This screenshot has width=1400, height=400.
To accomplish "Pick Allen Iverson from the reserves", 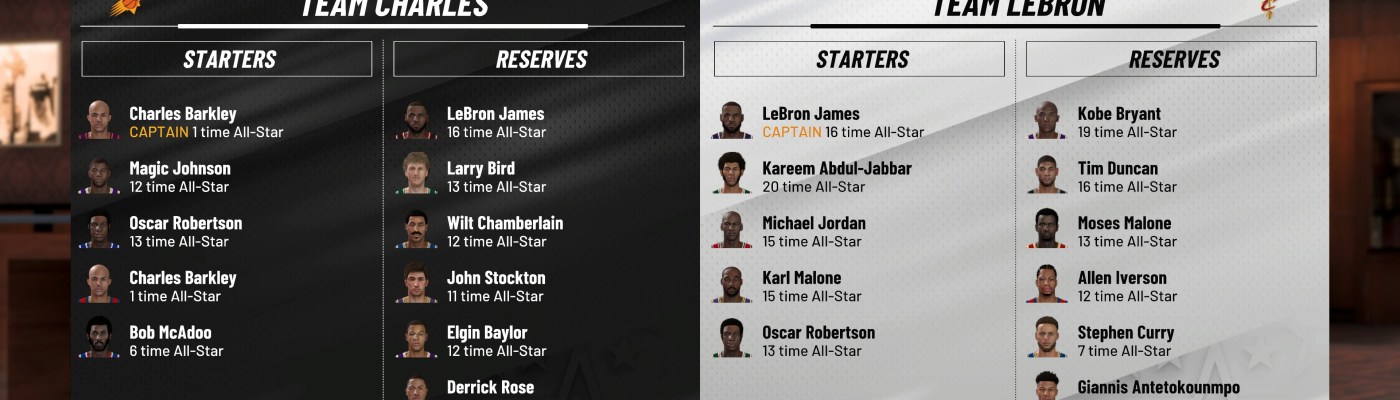I will coord(1127,286).
